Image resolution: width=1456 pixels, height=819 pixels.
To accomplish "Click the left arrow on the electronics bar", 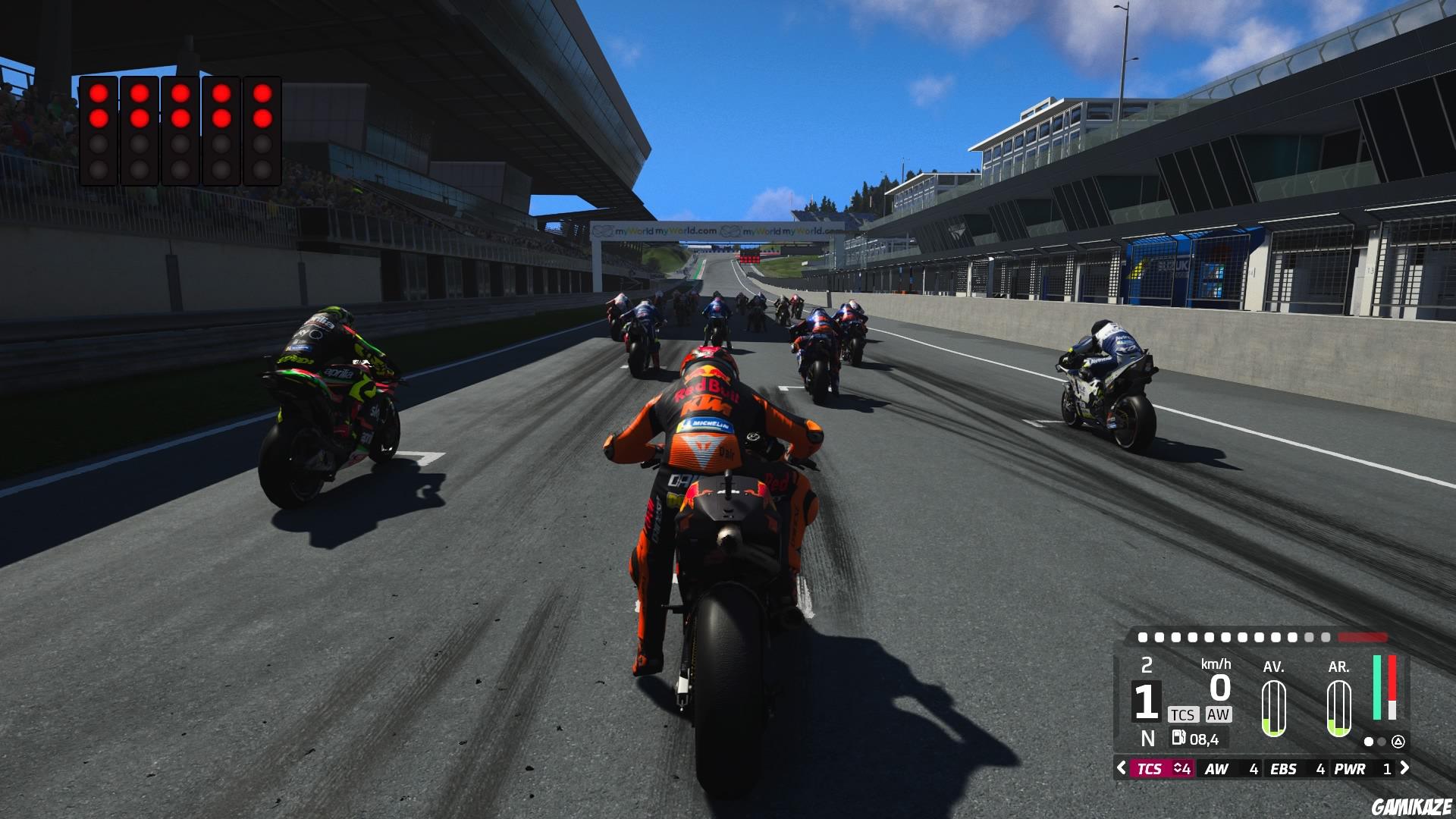I will (x=1121, y=768).
